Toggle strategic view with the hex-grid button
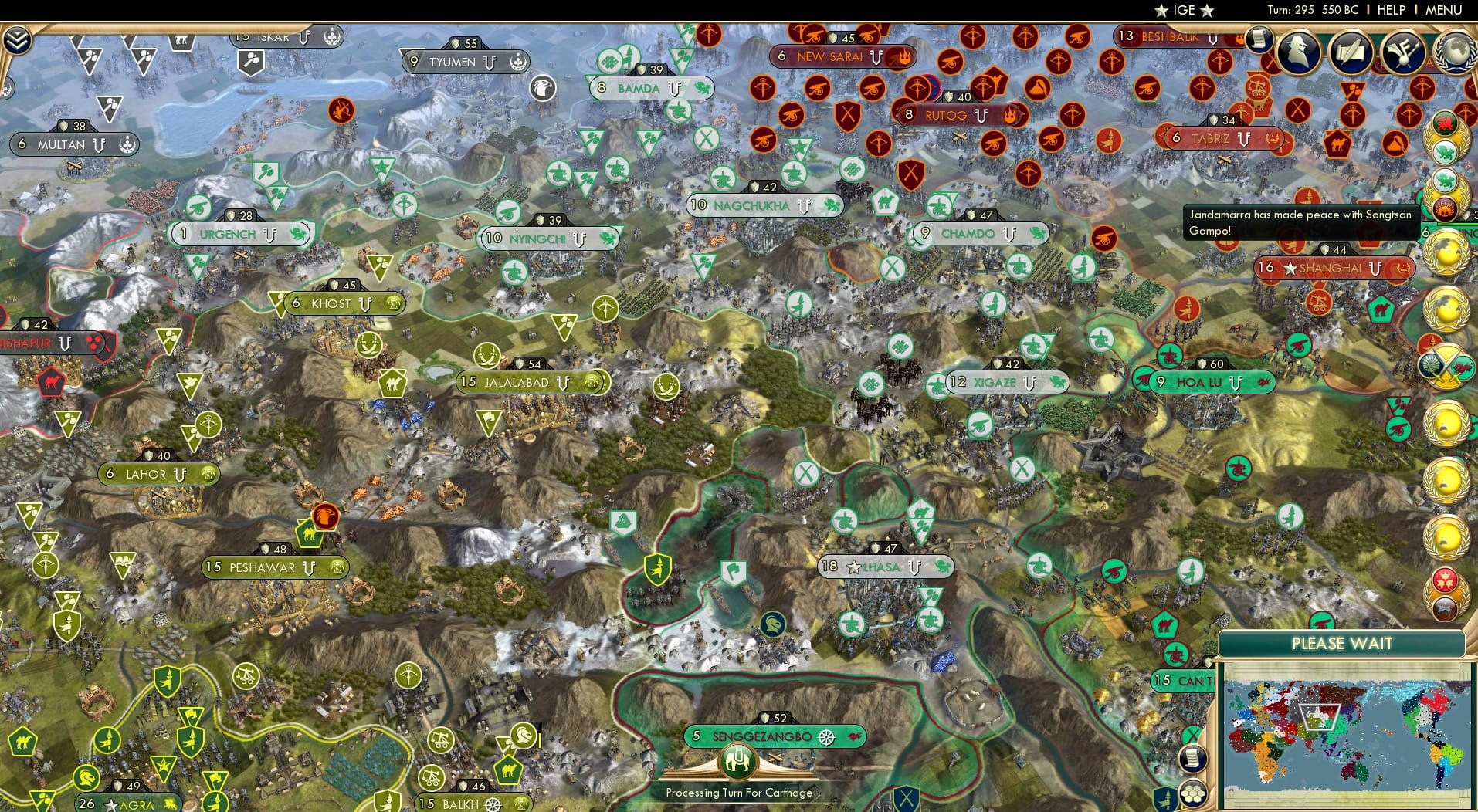The width and height of the screenshot is (1478, 812). 1193,793
